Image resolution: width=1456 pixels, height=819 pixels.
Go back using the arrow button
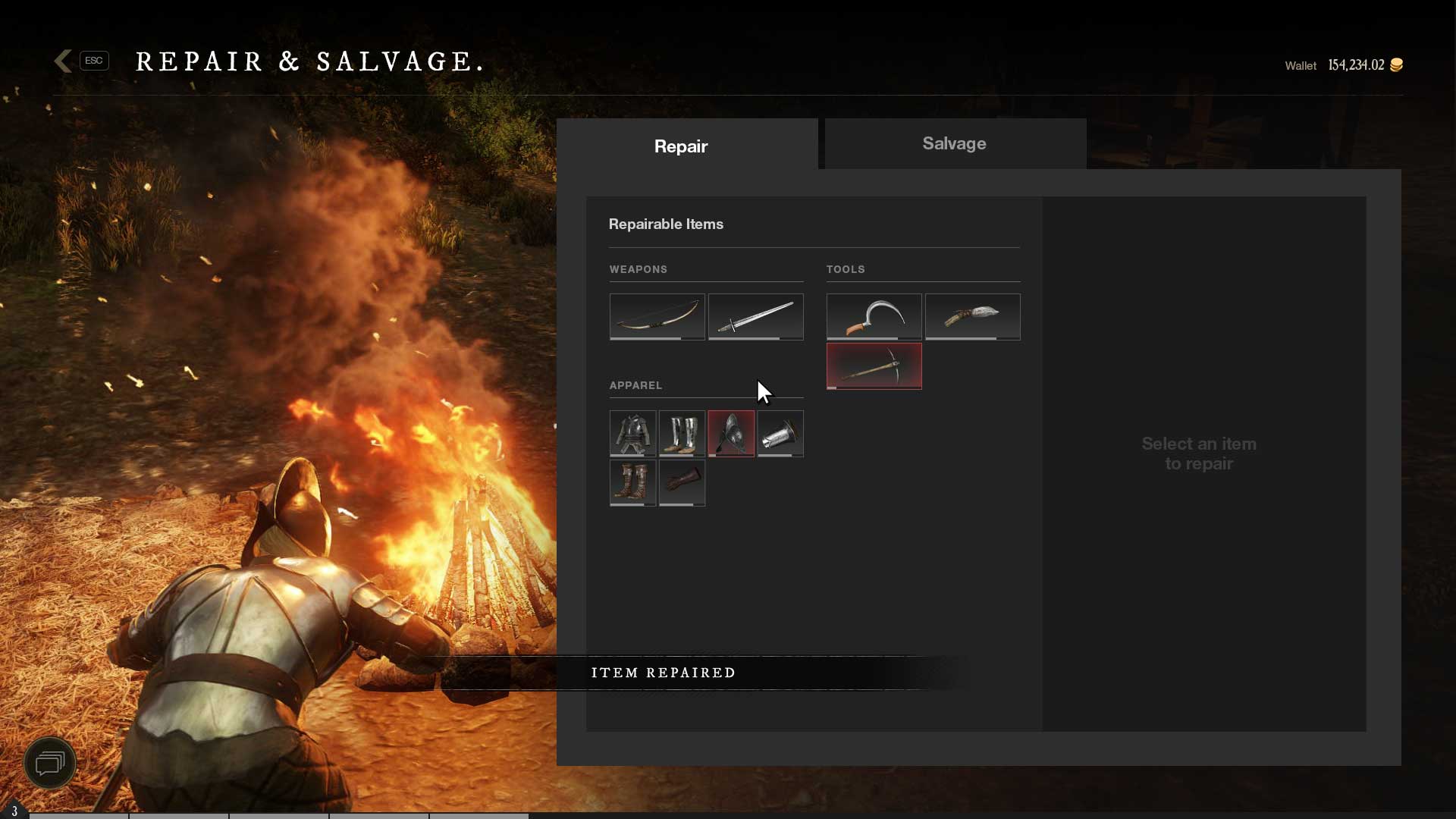64,61
